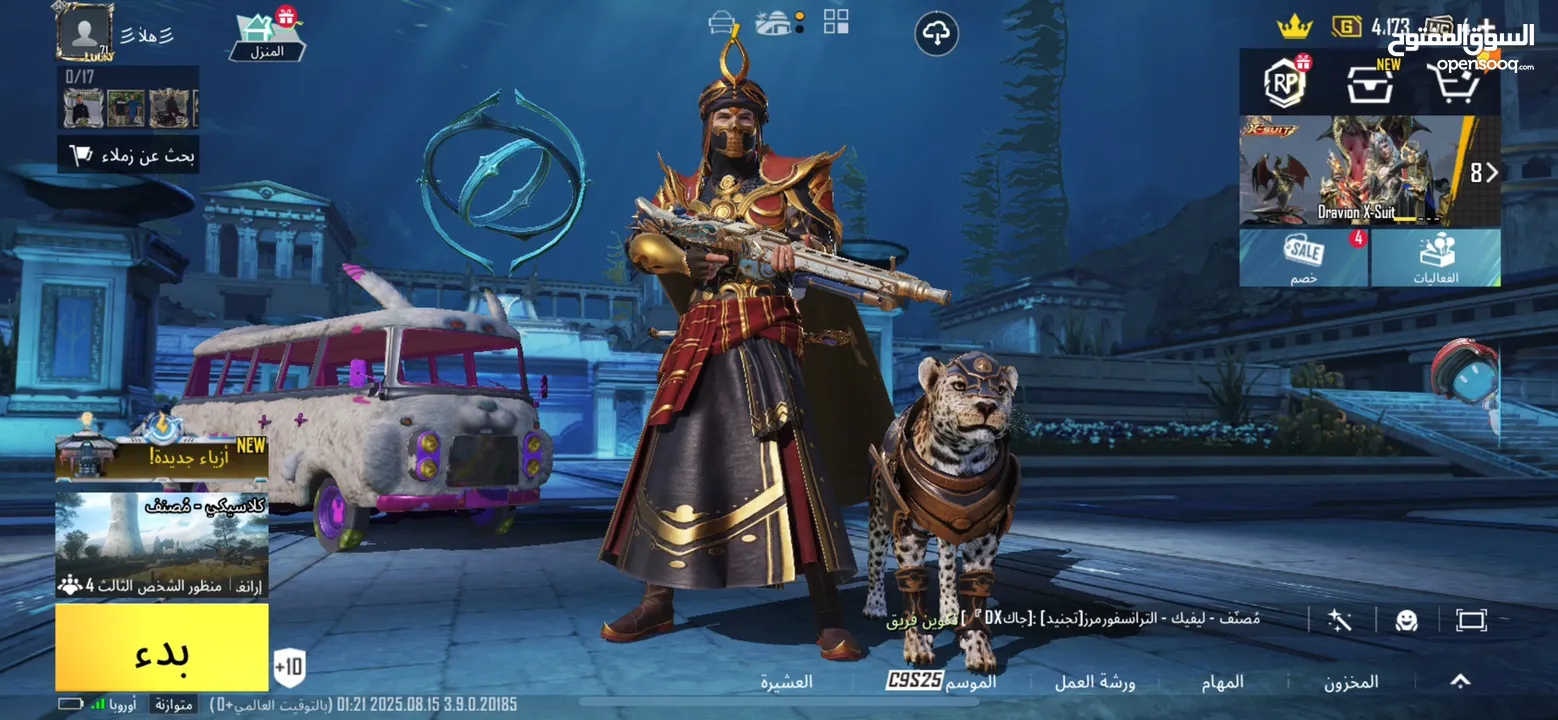Go to المنزل home icon
Screen dimensions: 1558x720
(x=267, y=36)
